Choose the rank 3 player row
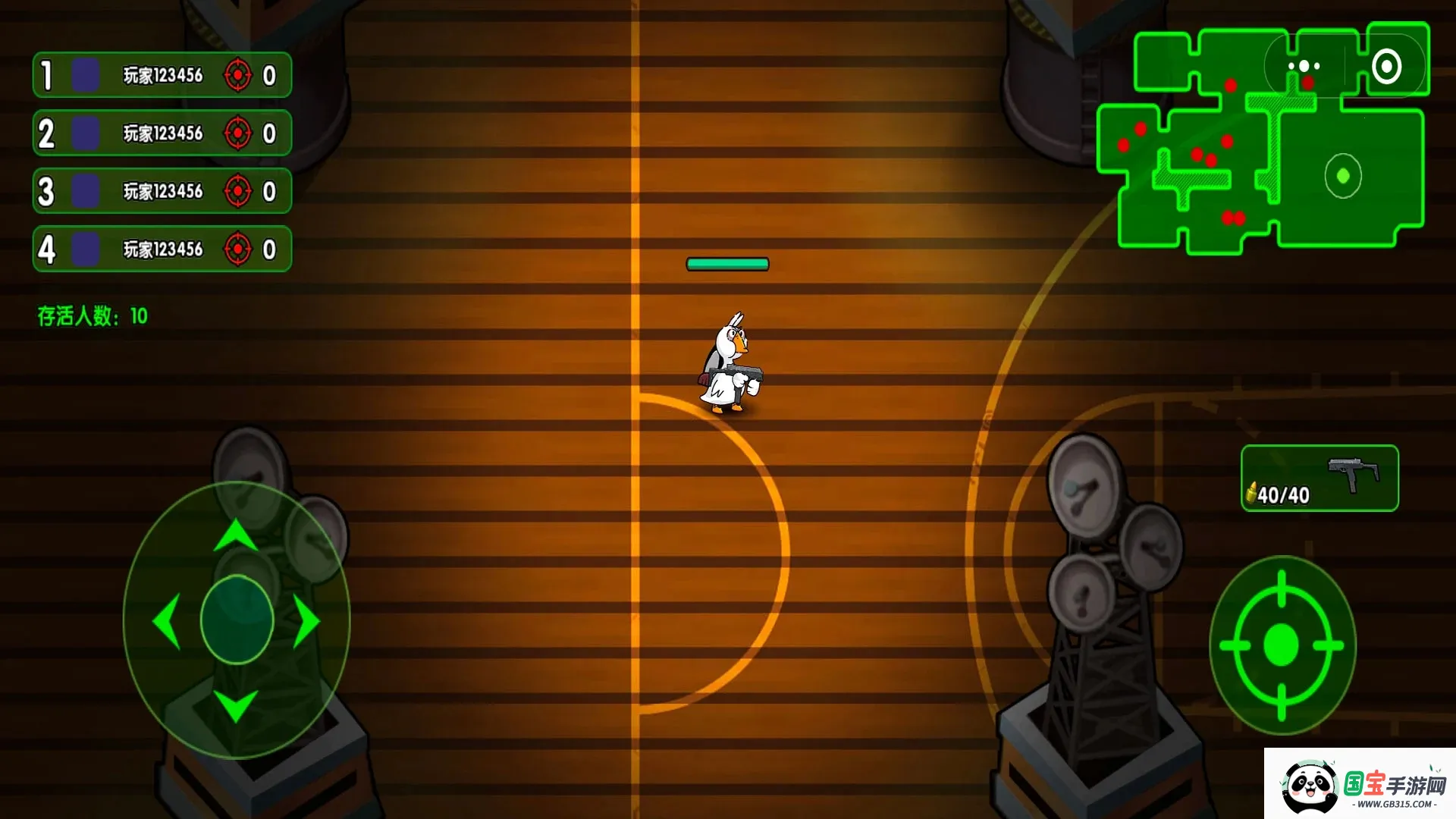The height and width of the screenshot is (819, 1456). point(162,191)
